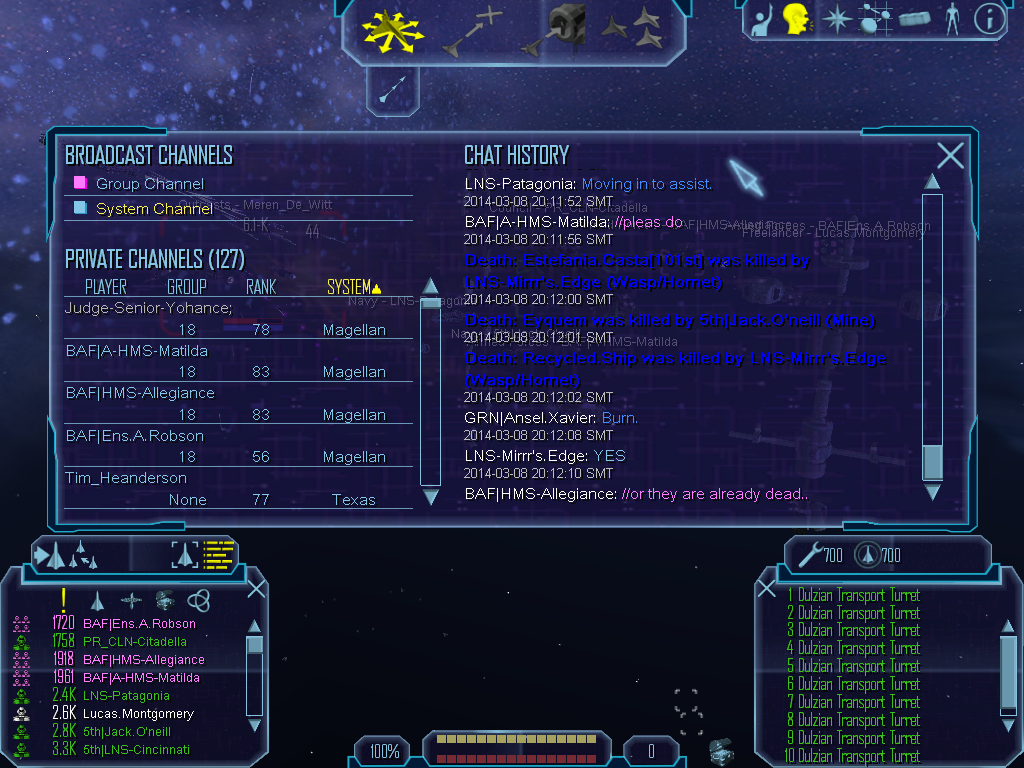Select player BAF|A-HMS-Matilda in private channels
Screen dimensions: 1024x768
(137, 351)
